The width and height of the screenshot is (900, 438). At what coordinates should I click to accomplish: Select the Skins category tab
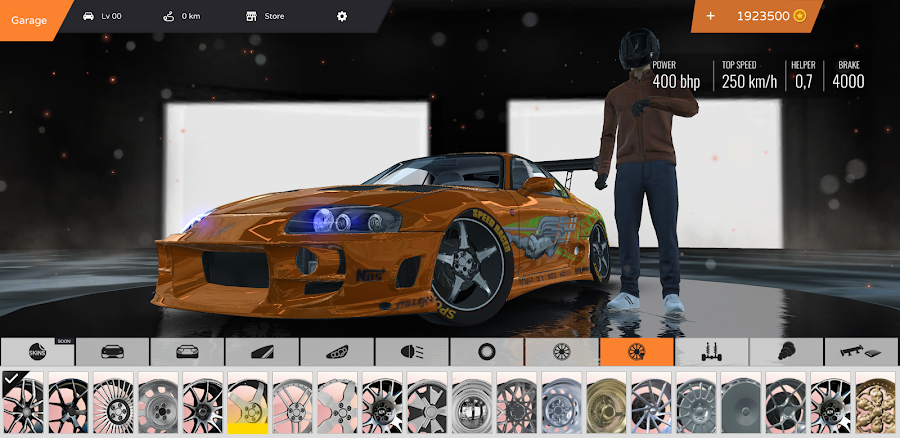click(37, 352)
